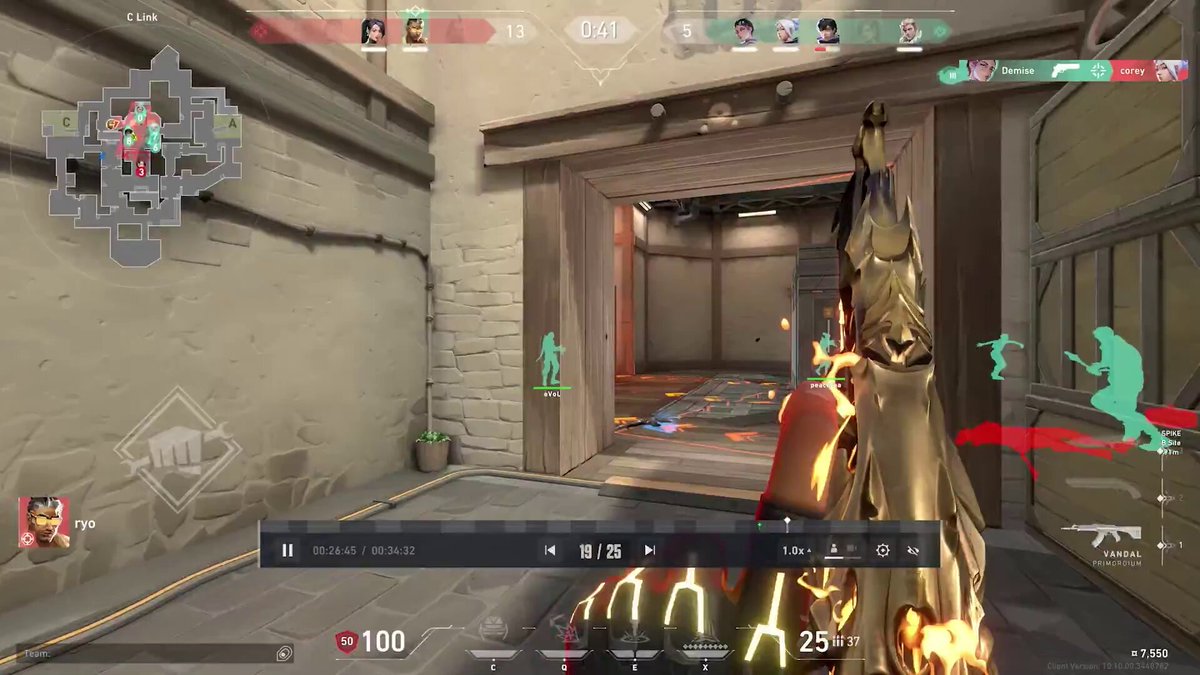
Task: Activate the E ability icon
Action: click(x=633, y=635)
